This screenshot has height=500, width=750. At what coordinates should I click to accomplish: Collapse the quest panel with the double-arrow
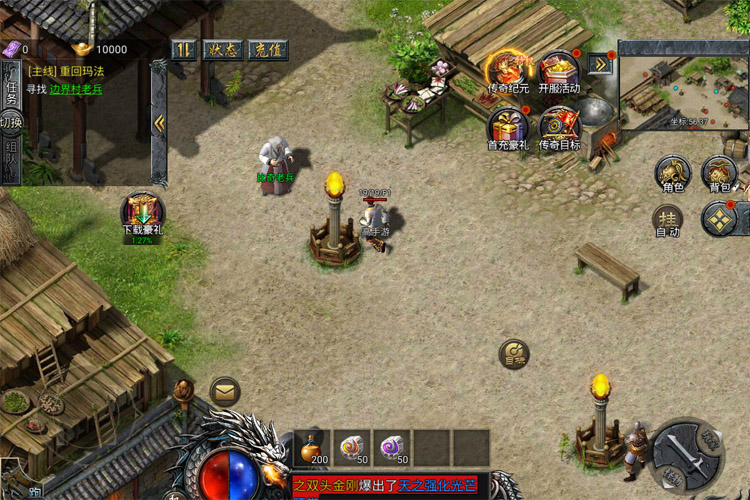[159, 122]
